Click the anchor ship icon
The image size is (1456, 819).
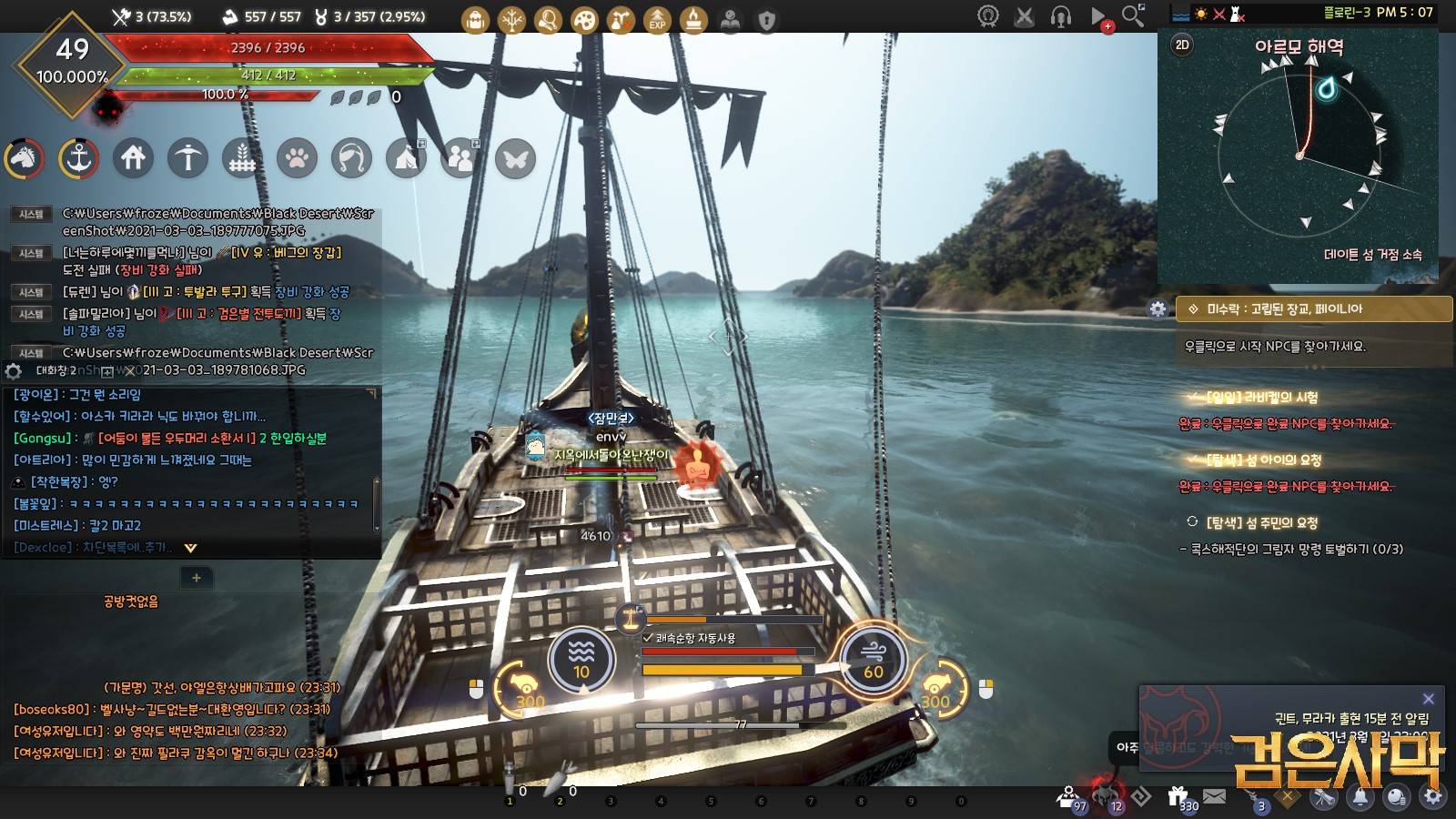(x=78, y=158)
